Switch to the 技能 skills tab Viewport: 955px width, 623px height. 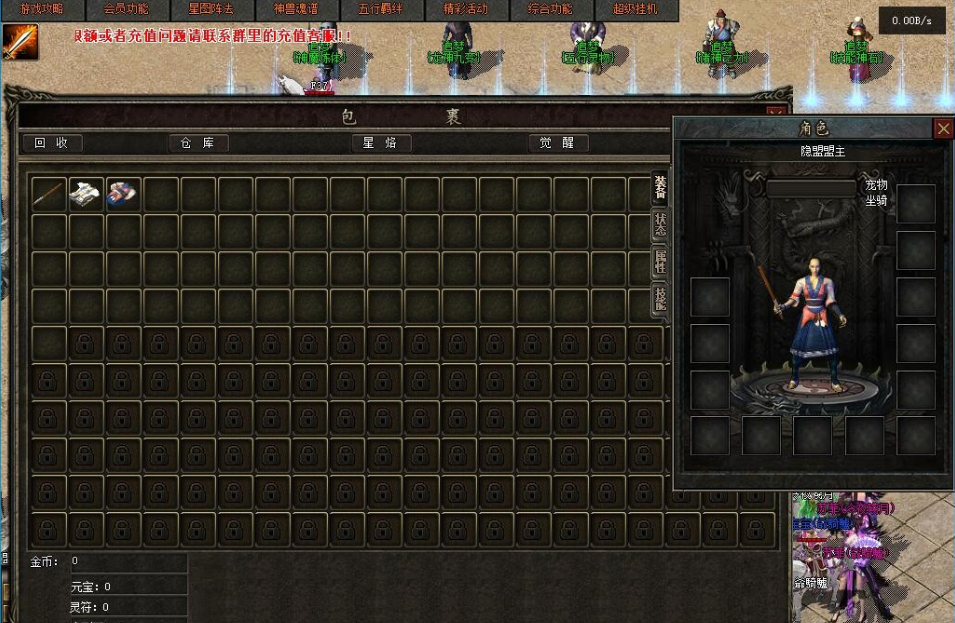(x=660, y=300)
